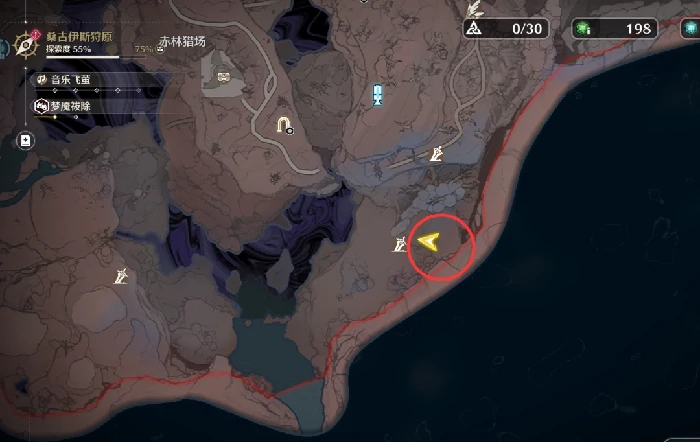Screen dimensions: 700x442
Task: Click the horseshoe magnet map marker
Action: pos(284,124)
